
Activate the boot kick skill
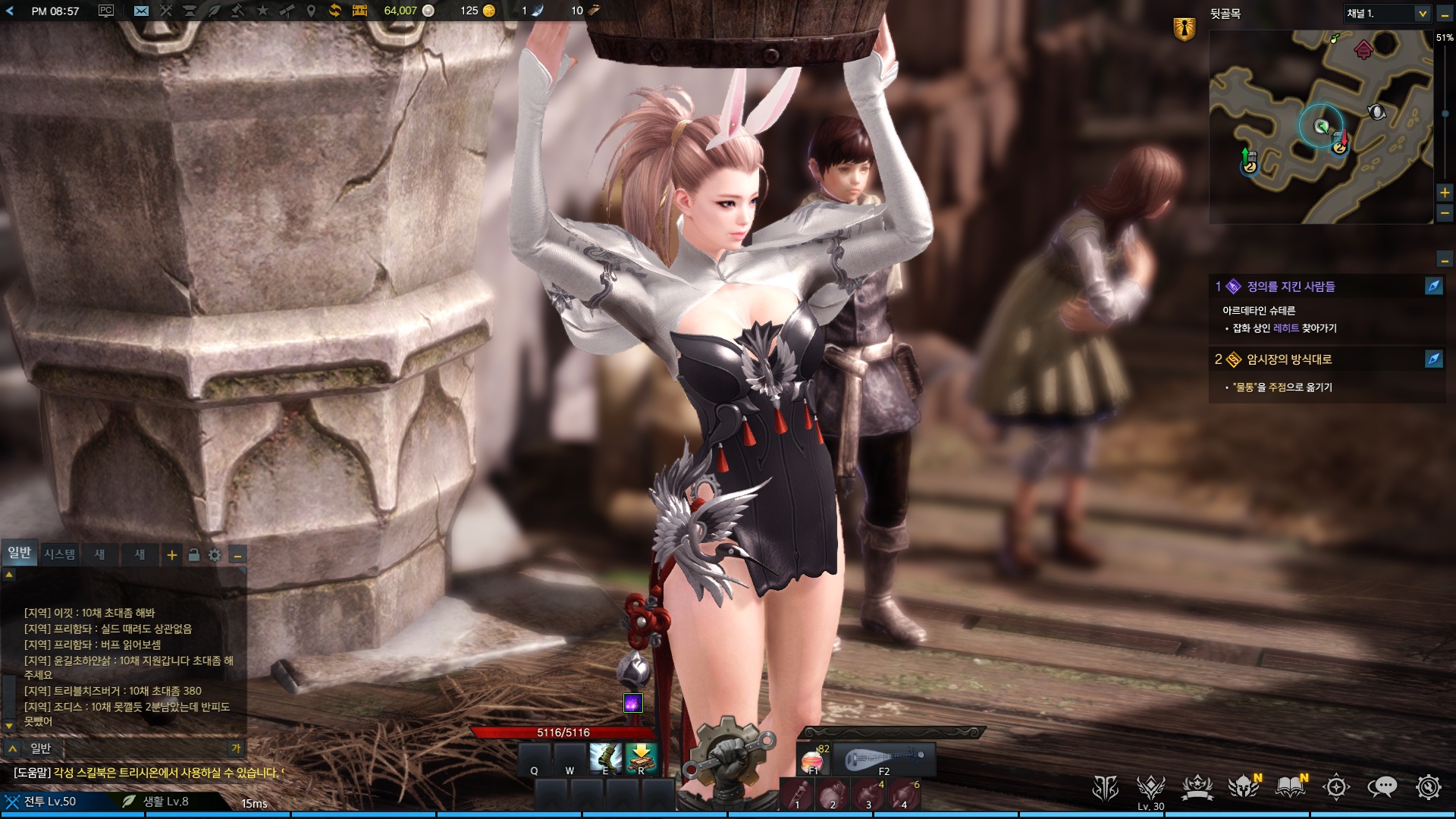pyautogui.click(x=606, y=757)
